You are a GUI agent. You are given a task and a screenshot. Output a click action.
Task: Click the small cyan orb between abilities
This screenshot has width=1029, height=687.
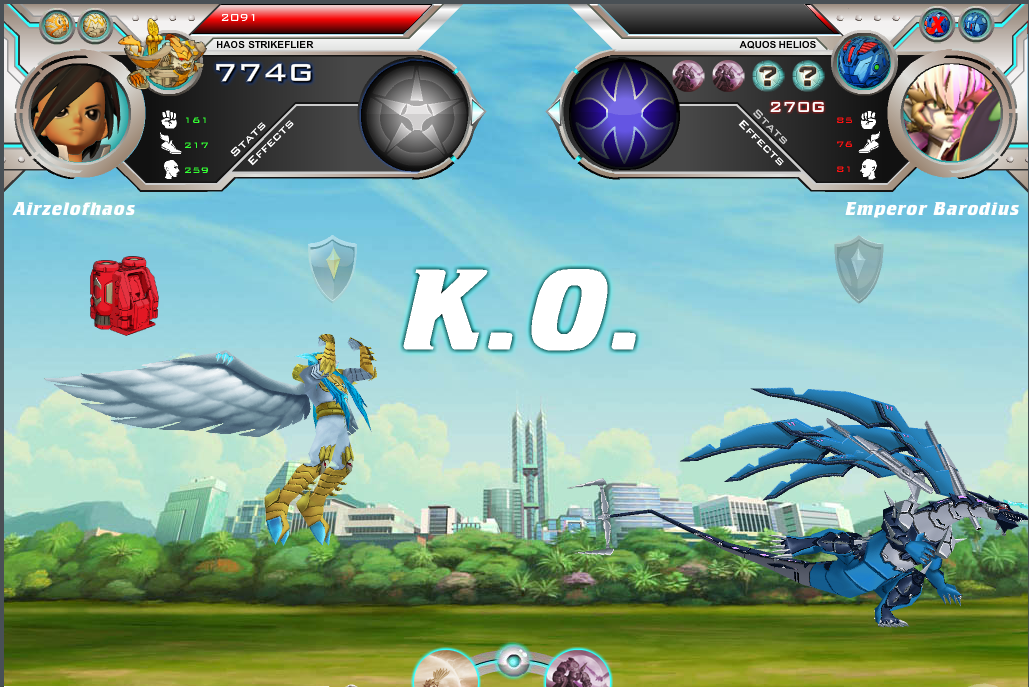[513, 660]
